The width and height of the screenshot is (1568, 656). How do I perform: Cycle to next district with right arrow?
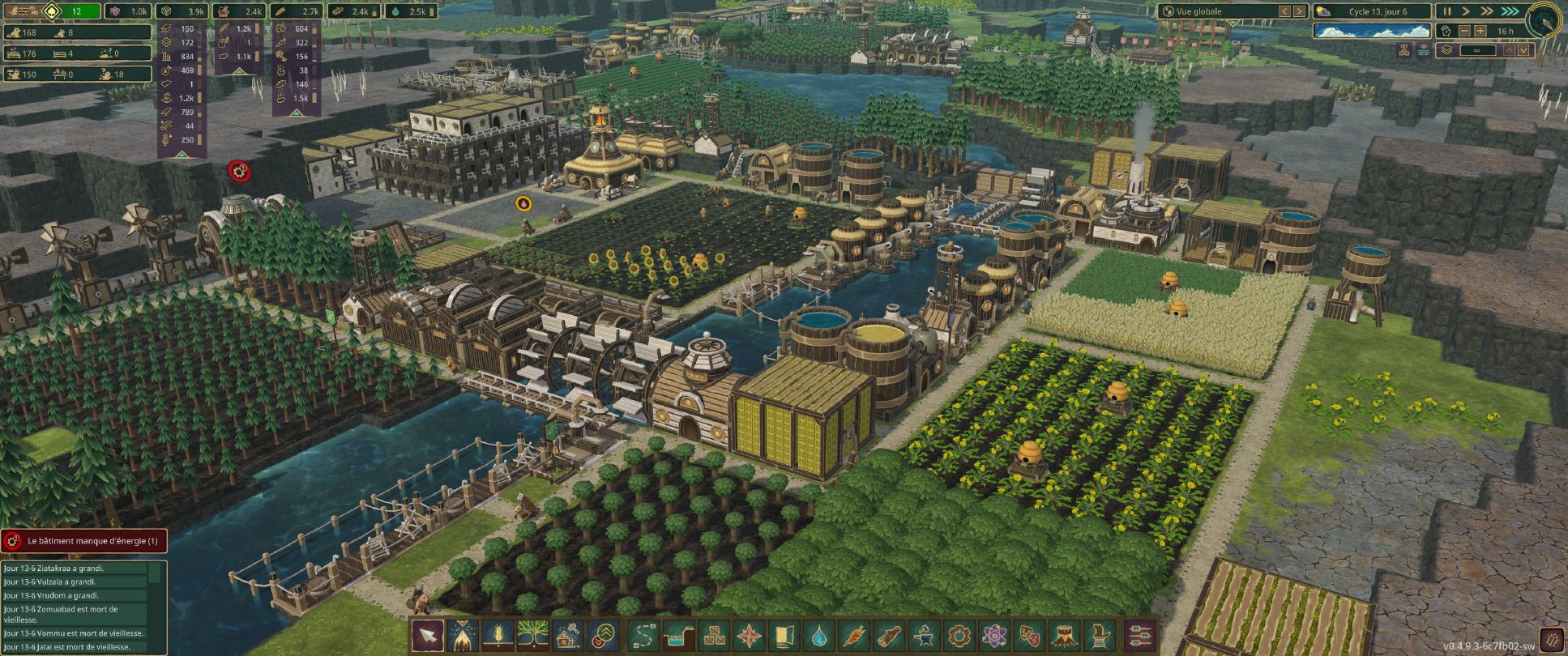(x=1298, y=11)
